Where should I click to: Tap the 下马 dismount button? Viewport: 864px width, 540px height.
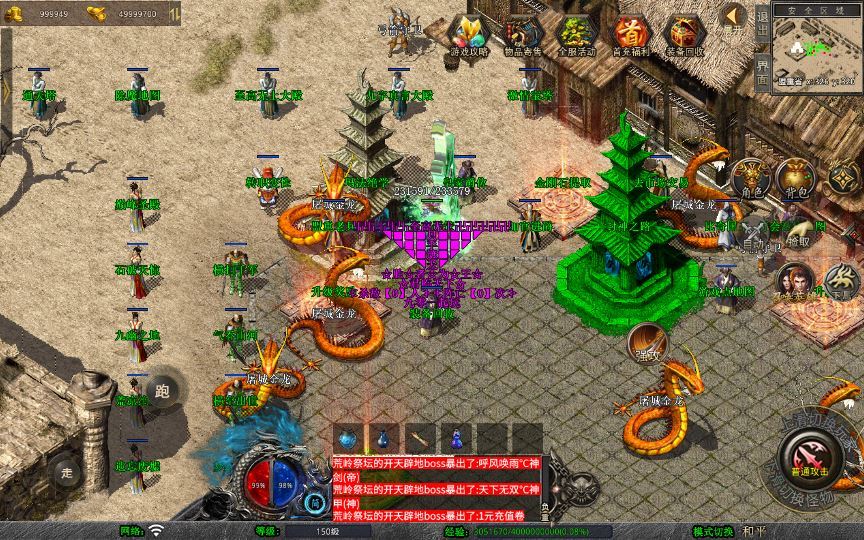coord(841,282)
